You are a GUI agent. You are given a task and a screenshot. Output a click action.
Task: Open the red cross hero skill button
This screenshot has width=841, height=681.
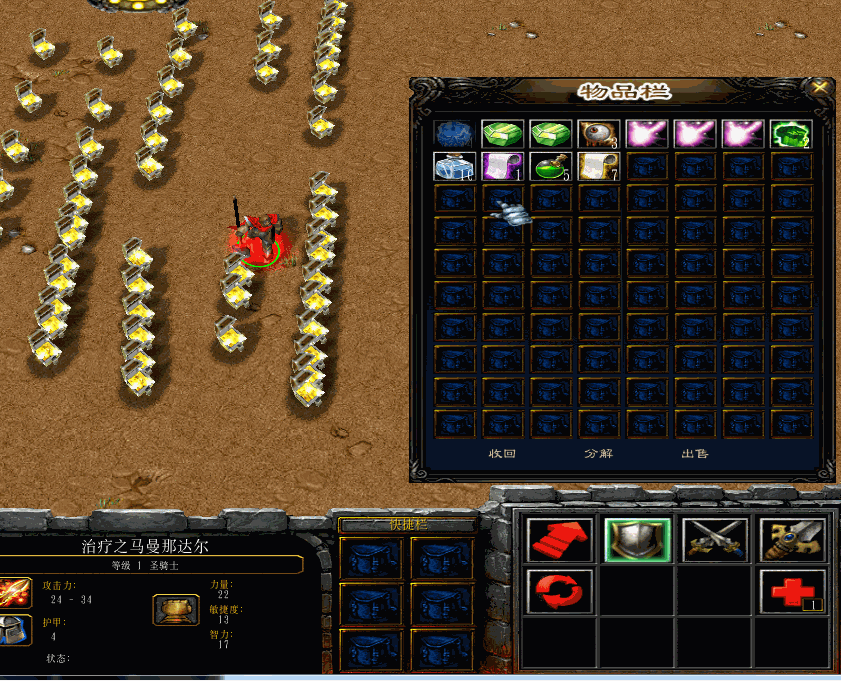[x=792, y=591]
